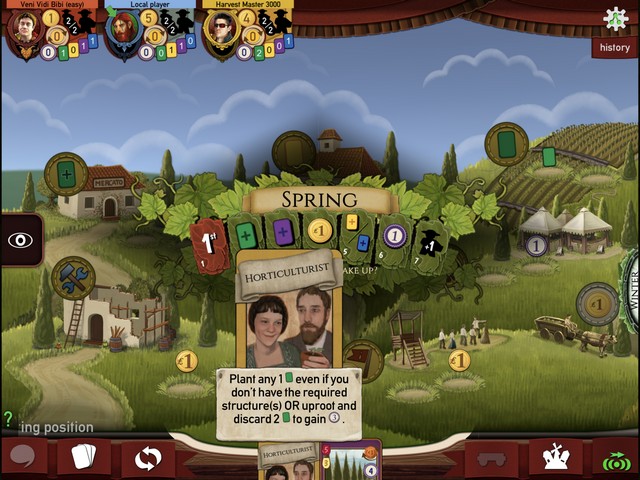Click the green rings button

617,459
